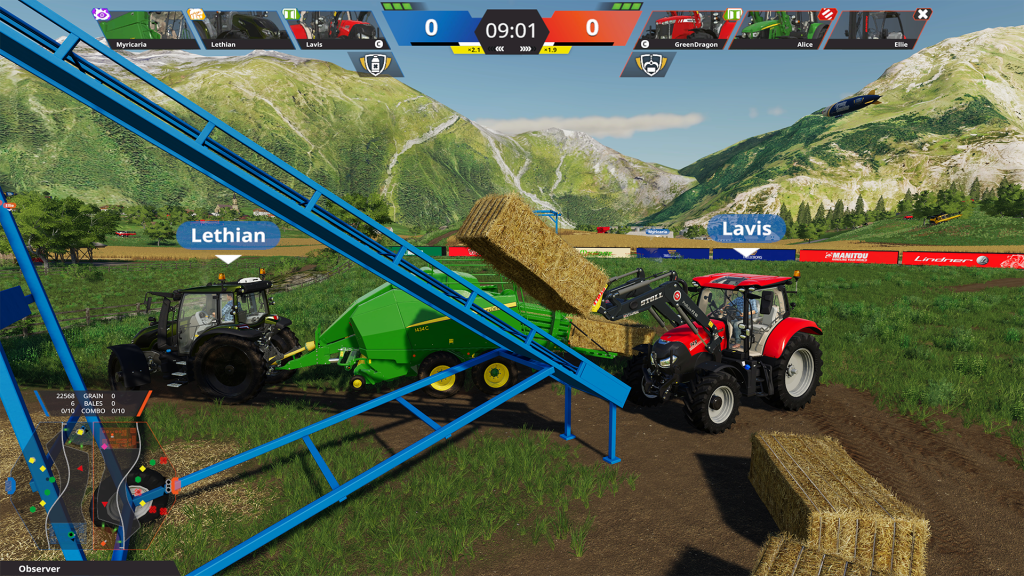1024x576 pixels.
Task: Click the Lethian name tag above tractor
Action: pos(228,236)
